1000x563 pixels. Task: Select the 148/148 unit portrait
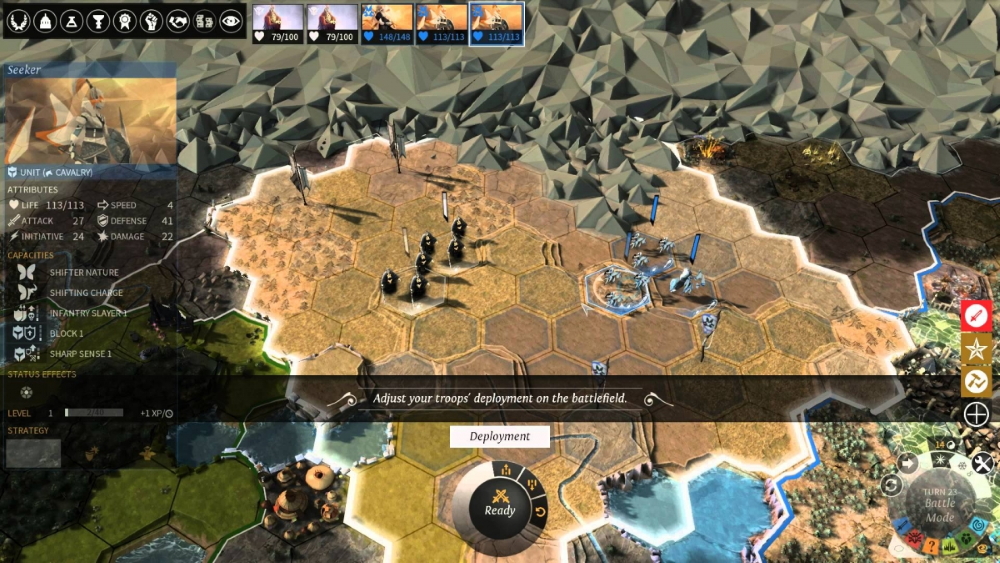tap(387, 24)
